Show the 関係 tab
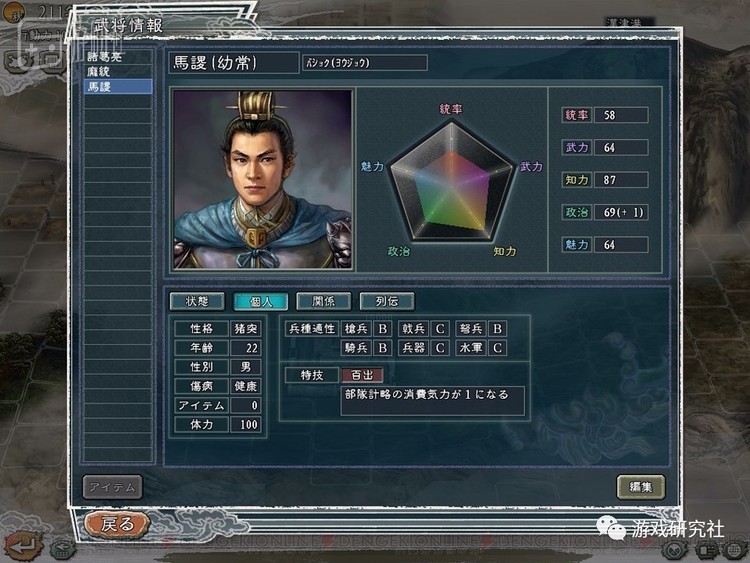 (x=323, y=301)
